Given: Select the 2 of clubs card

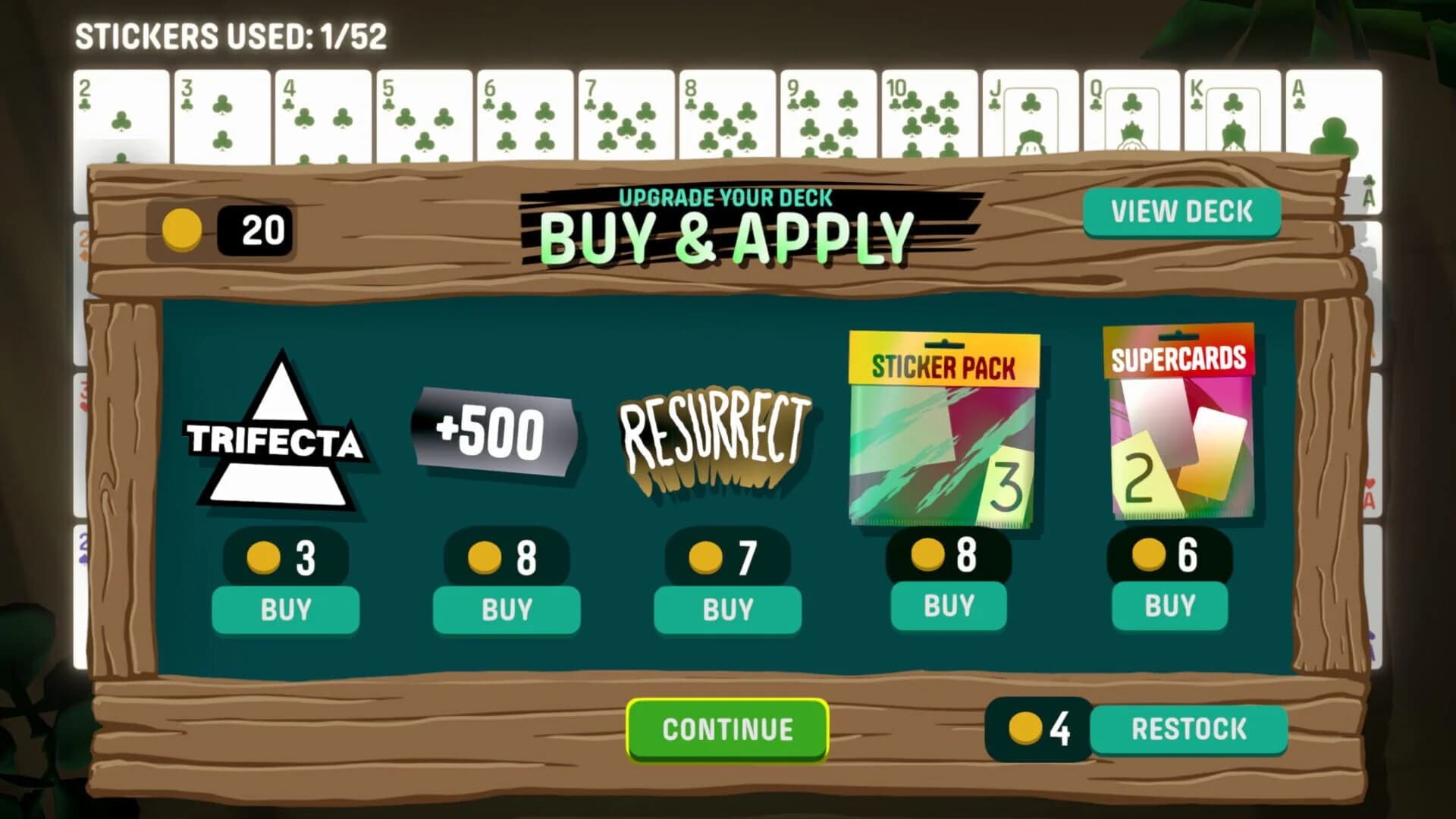Looking at the screenshot, I should (x=121, y=114).
